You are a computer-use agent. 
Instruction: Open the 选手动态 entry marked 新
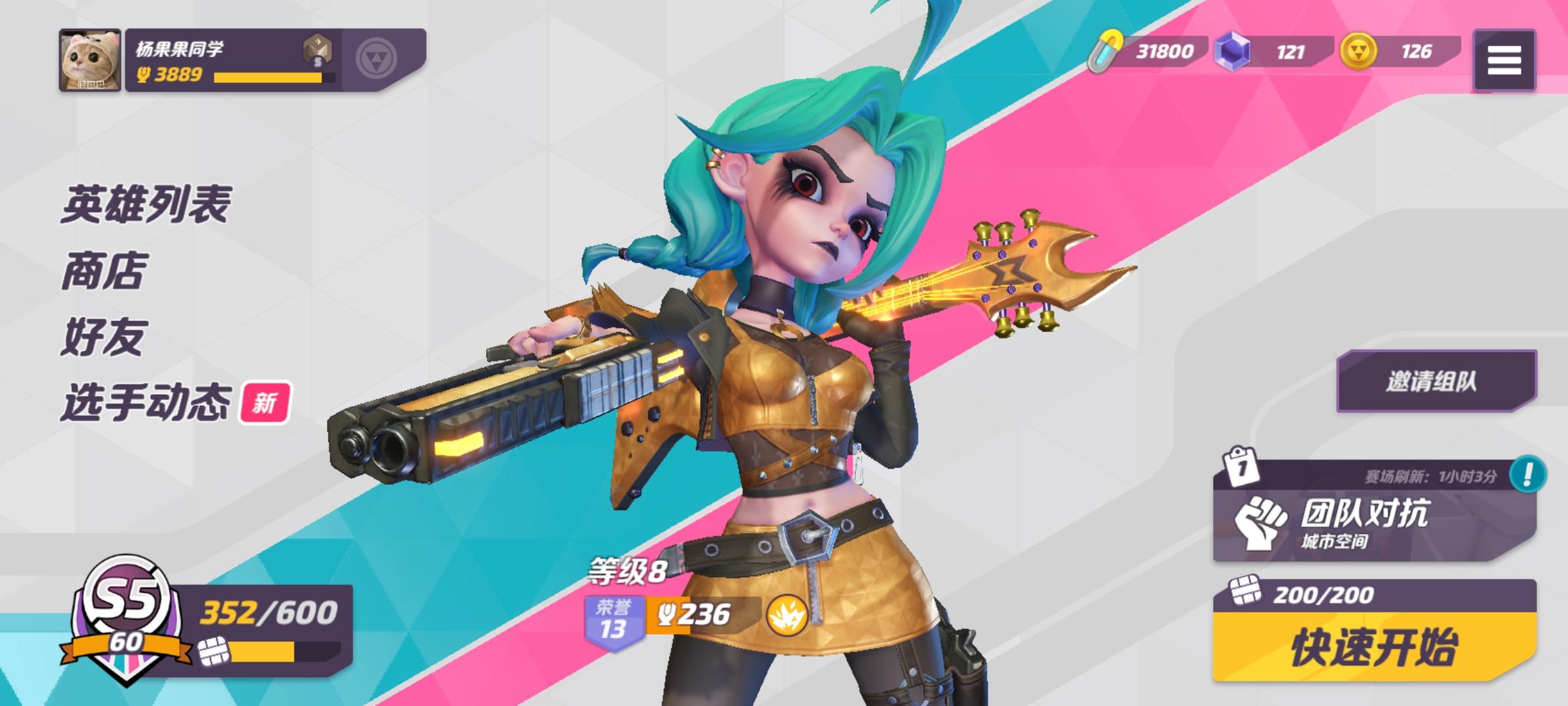[148, 403]
